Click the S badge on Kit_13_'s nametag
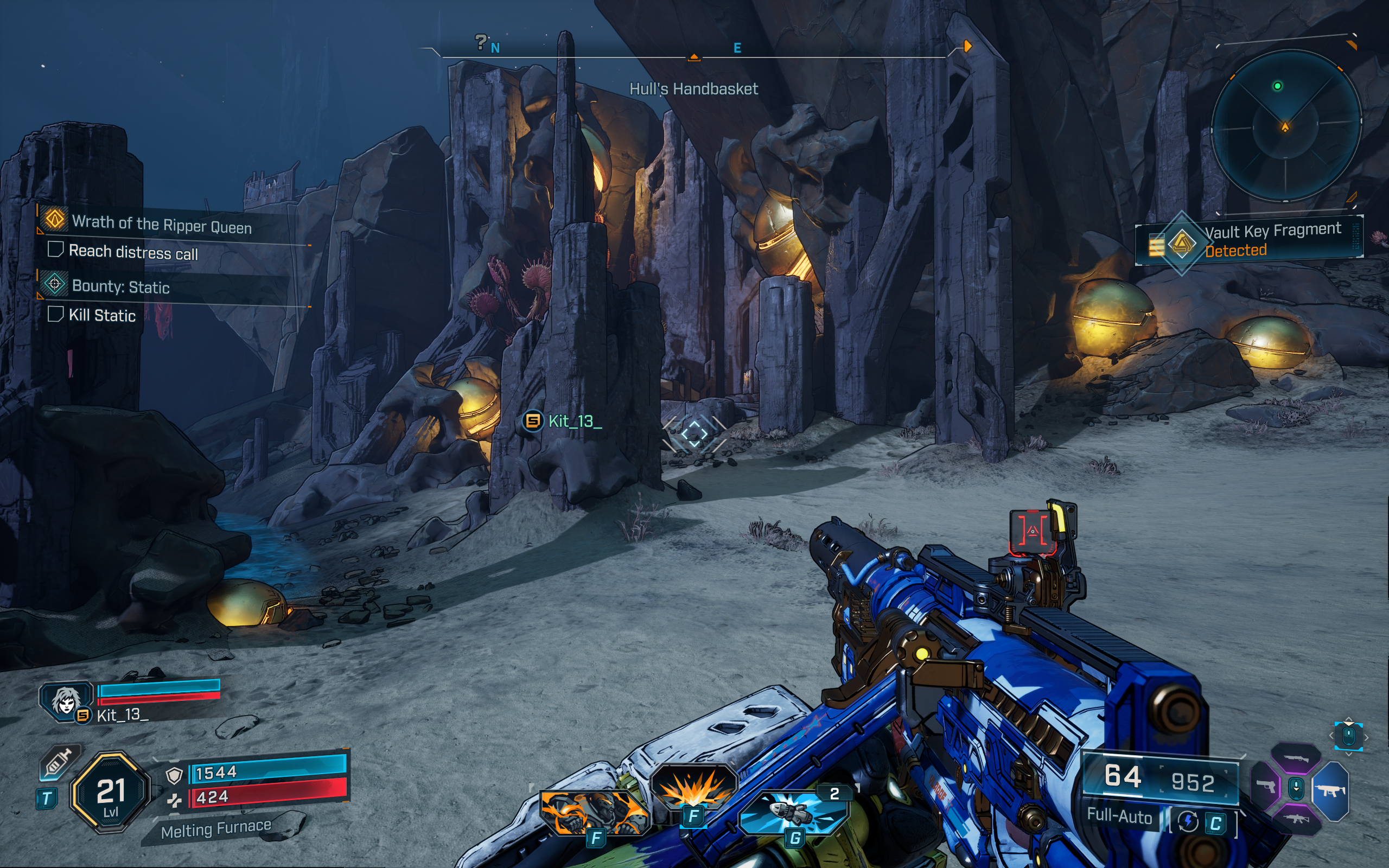 (x=532, y=423)
